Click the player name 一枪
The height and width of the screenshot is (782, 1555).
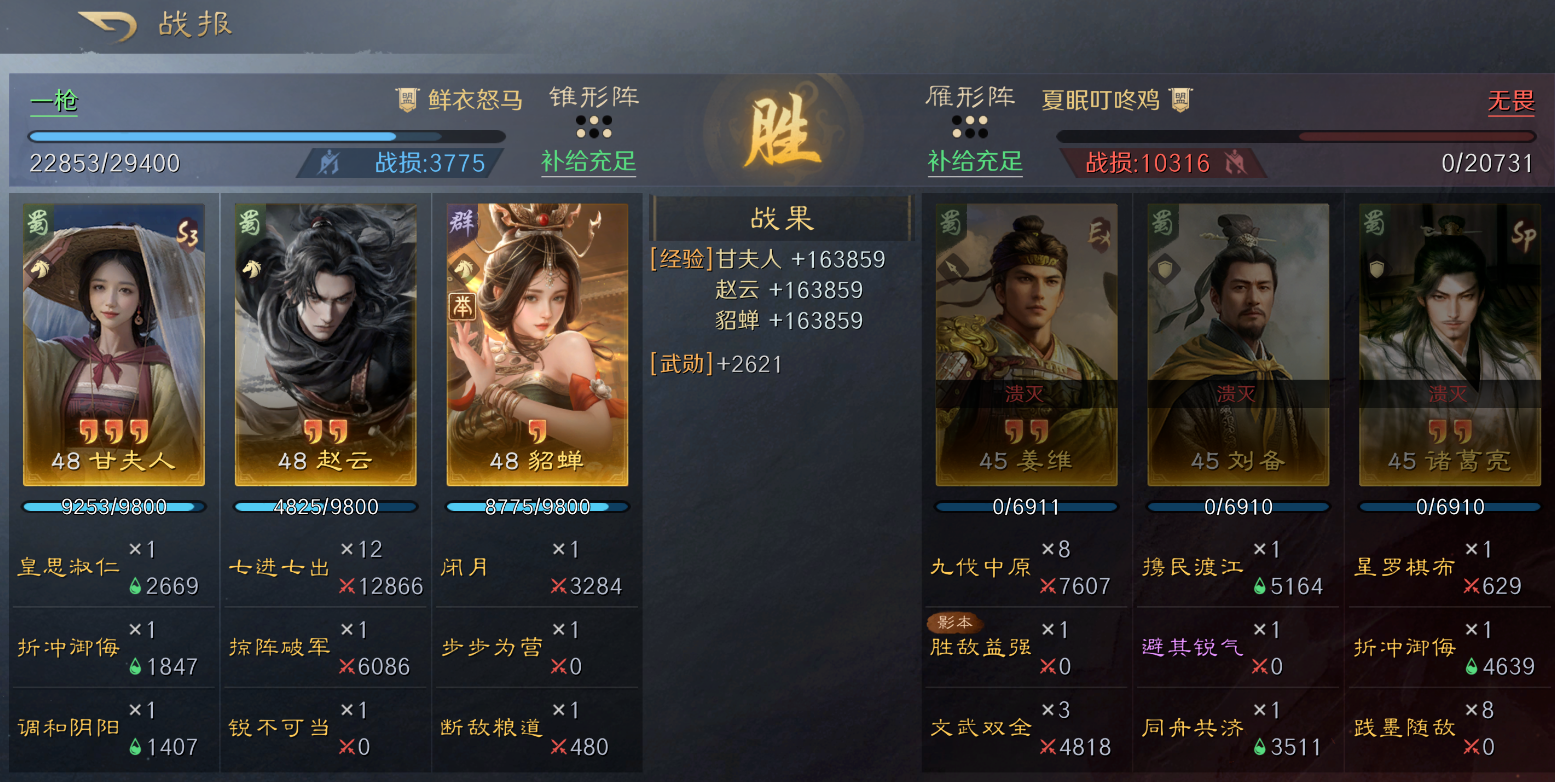[x=52, y=101]
